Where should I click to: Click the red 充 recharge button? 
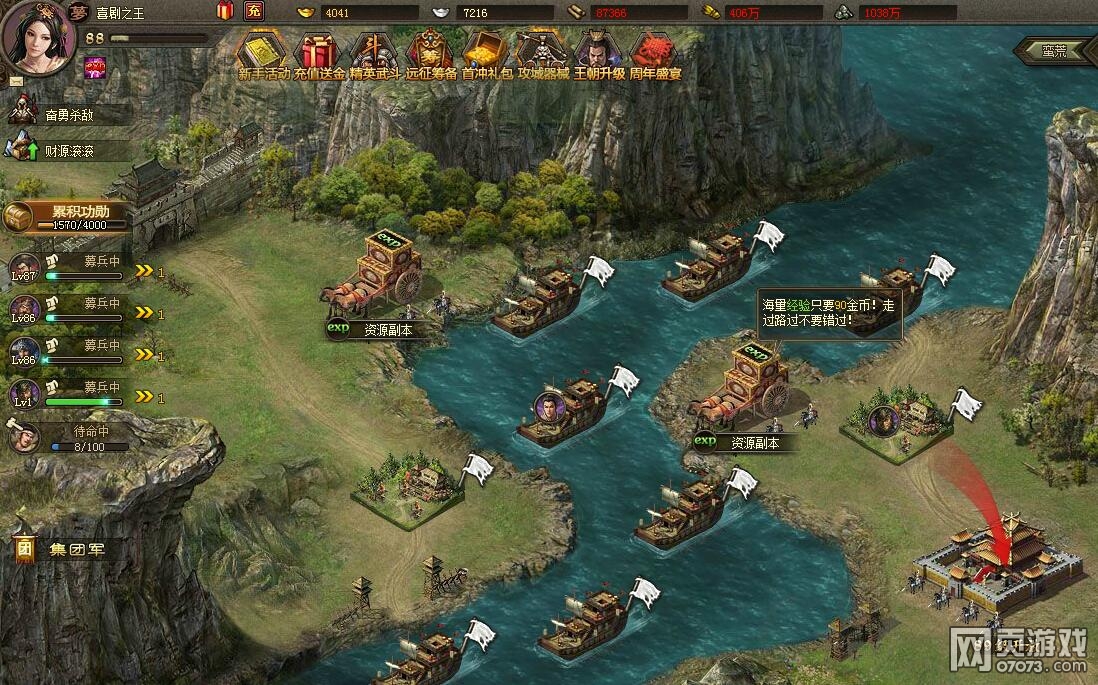pyautogui.click(x=254, y=12)
